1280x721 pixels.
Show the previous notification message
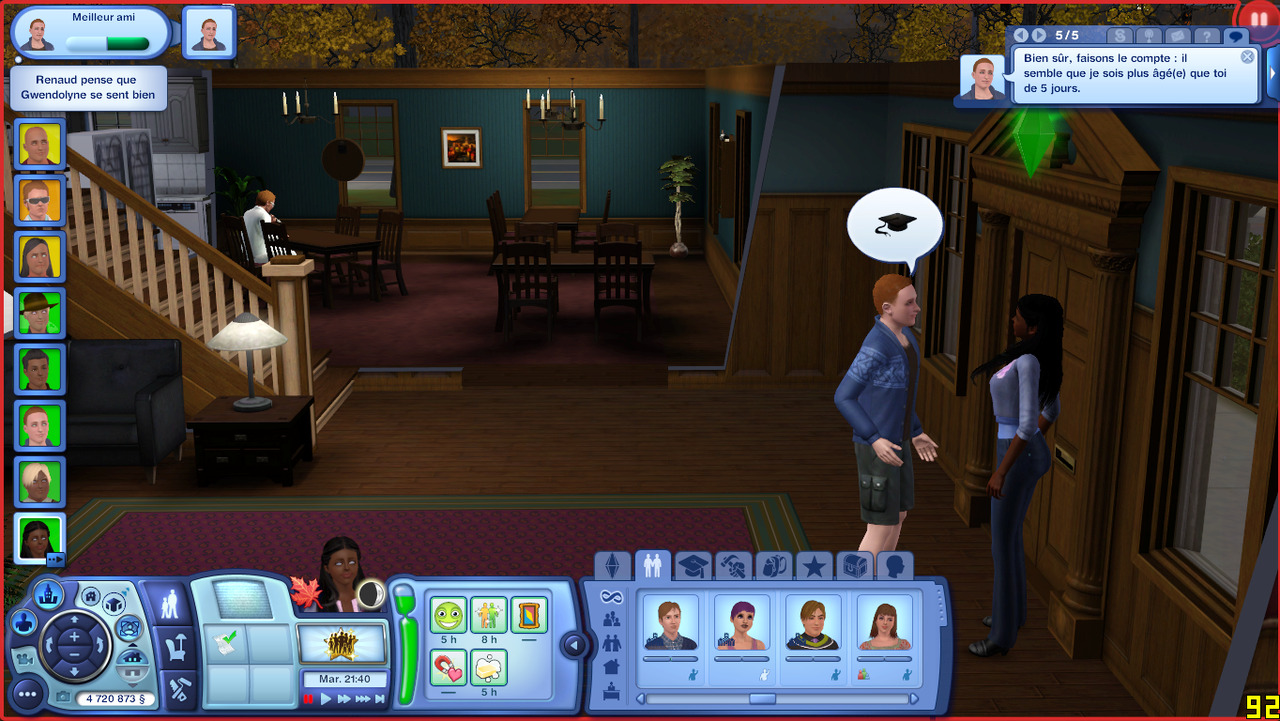(1021, 36)
